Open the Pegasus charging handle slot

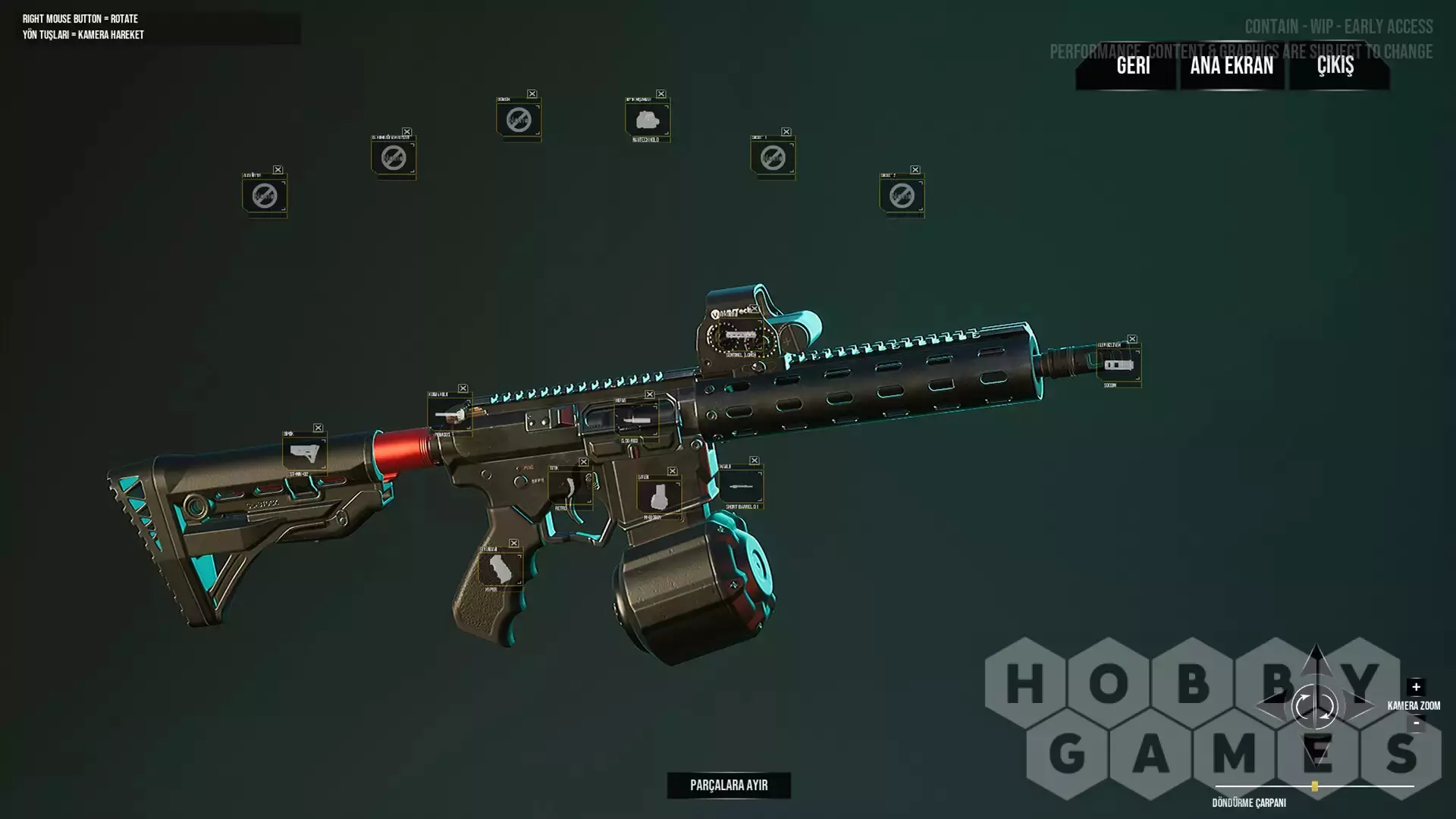tap(449, 416)
